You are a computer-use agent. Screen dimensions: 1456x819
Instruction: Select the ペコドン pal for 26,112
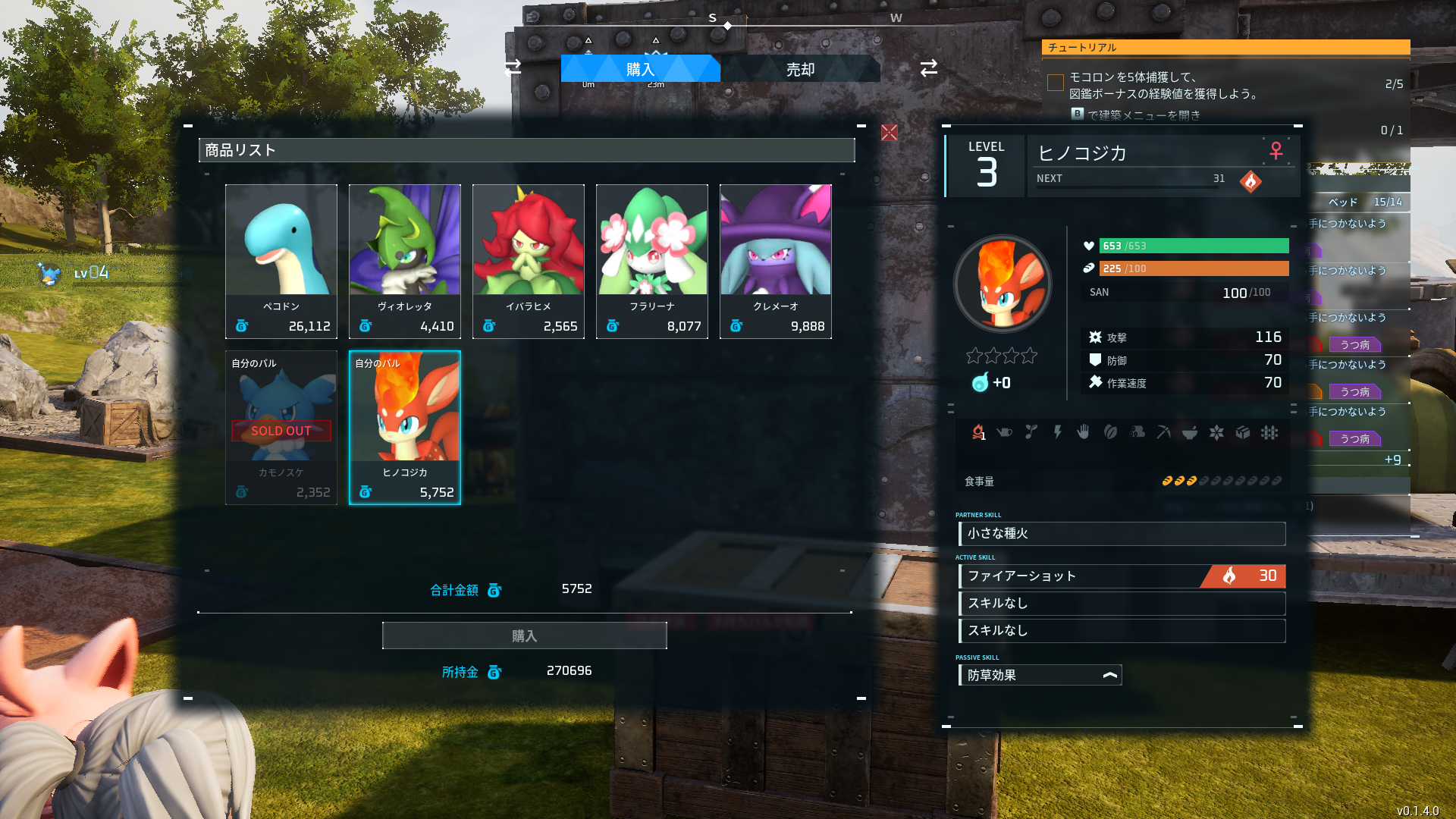[281, 261]
